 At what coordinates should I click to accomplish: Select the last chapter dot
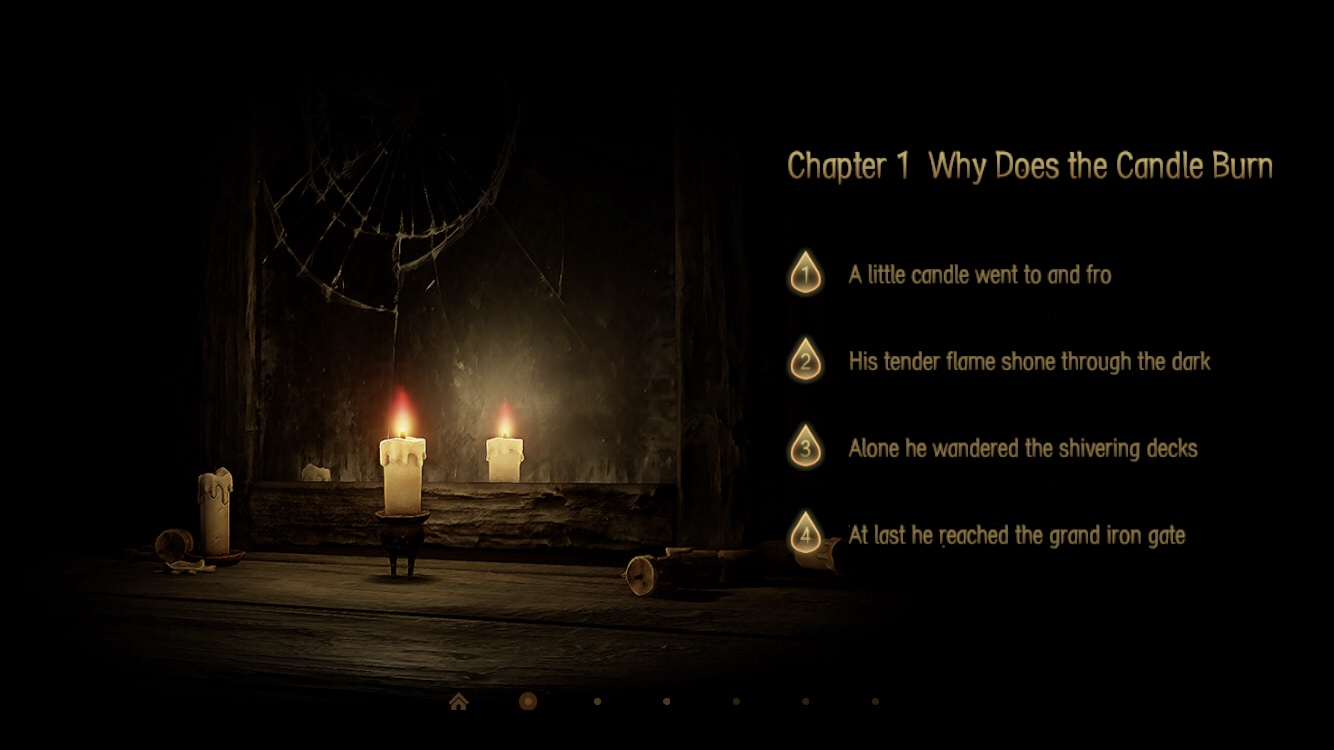click(x=874, y=701)
